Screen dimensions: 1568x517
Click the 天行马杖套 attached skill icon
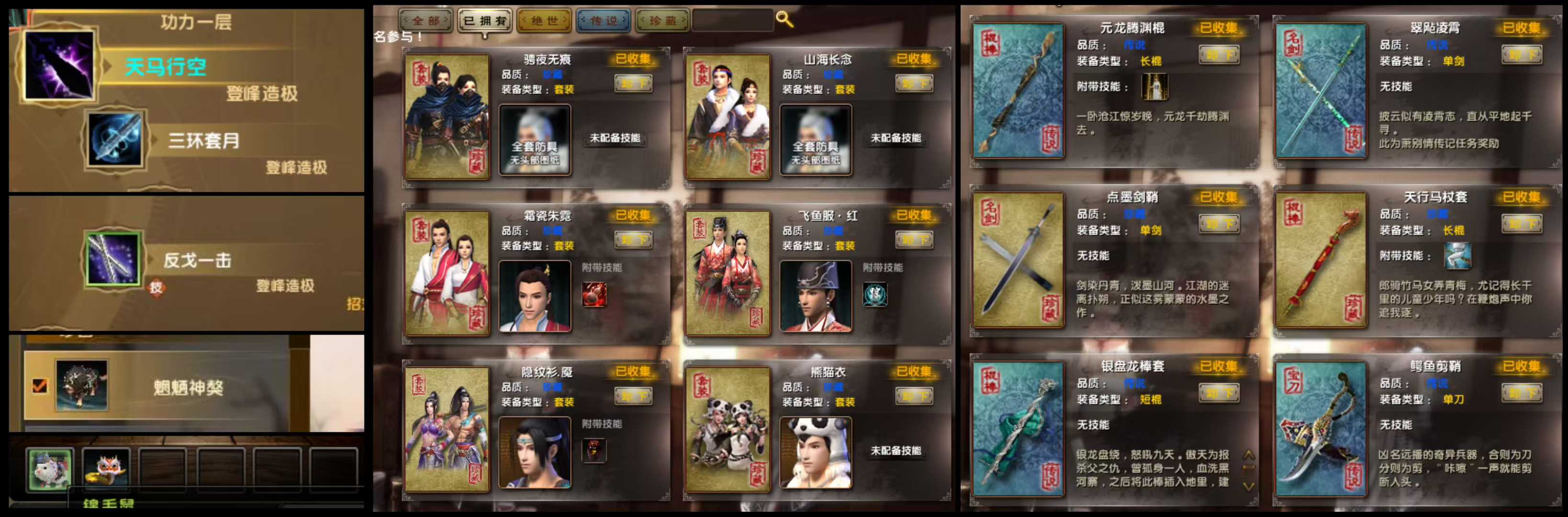point(1457,256)
